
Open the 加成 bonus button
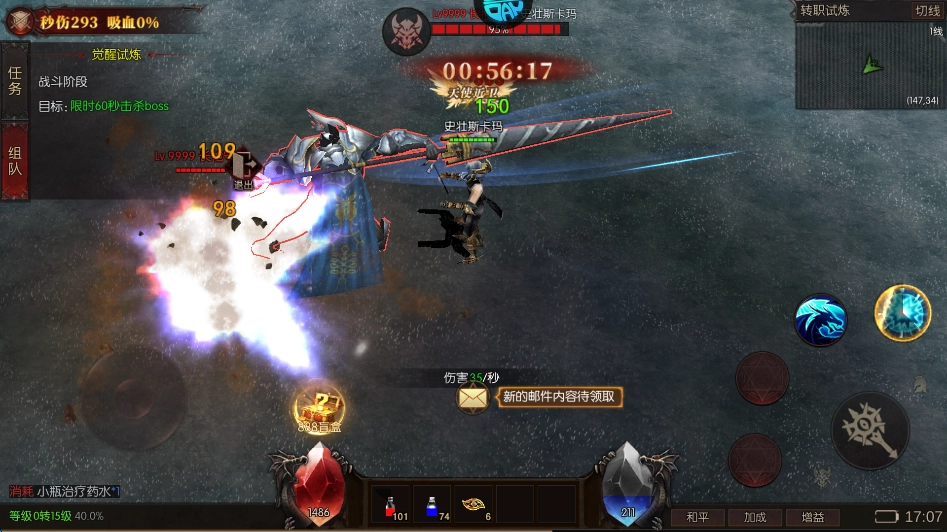(755, 517)
